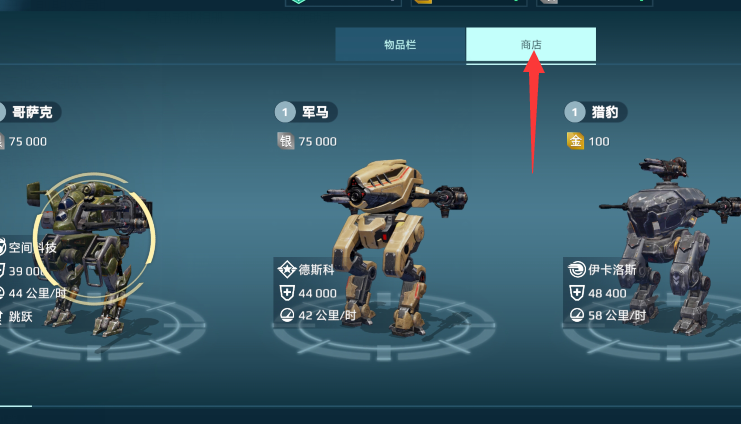Open the 商店 shop tab
The width and height of the screenshot is (741, 424).
[530, 45]
